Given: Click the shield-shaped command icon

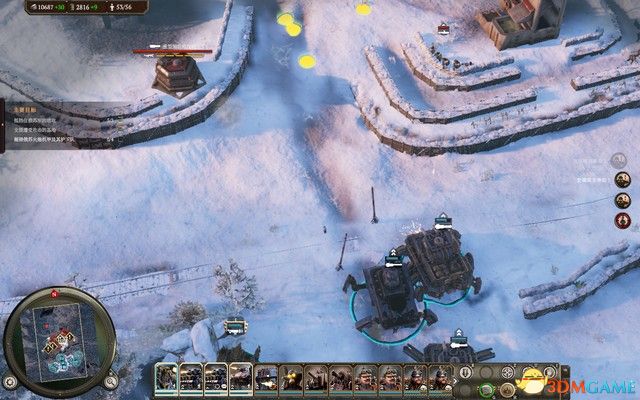Looking at the screenshot, I should pyautogui.click(x=465, y=374).
